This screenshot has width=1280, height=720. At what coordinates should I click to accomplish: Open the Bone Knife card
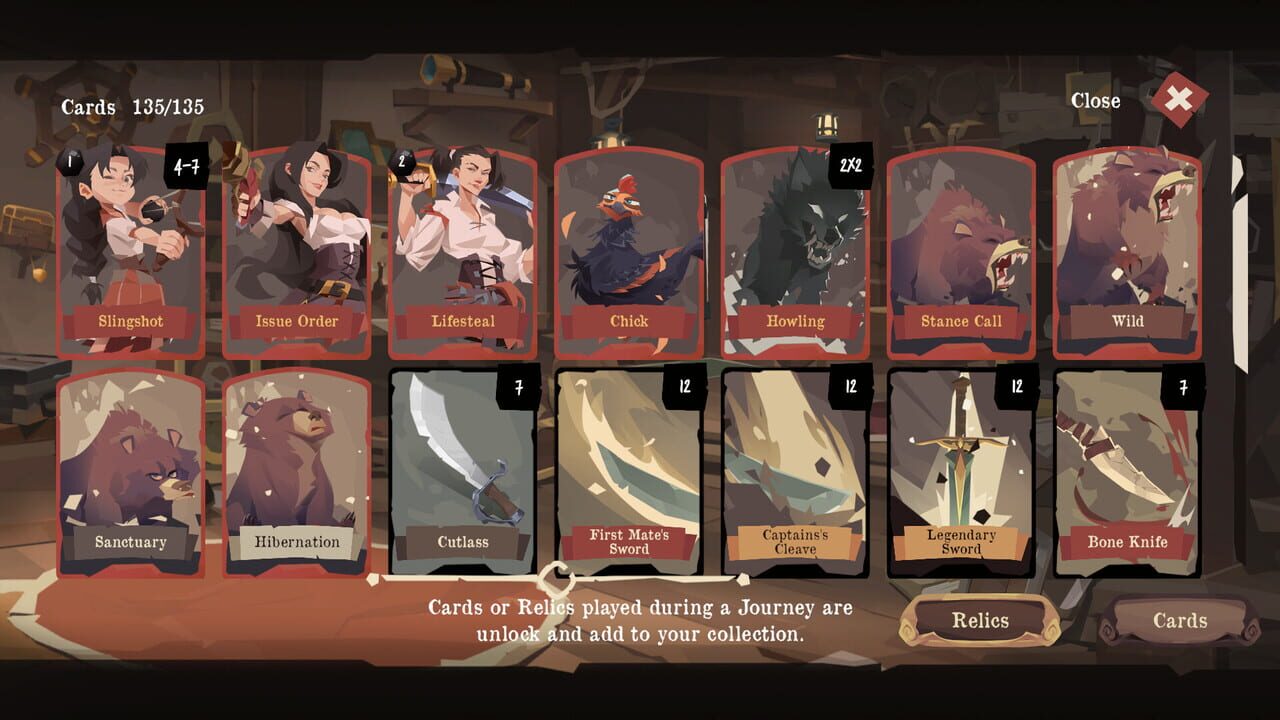pyautogui.click(x=1127, y=470)
